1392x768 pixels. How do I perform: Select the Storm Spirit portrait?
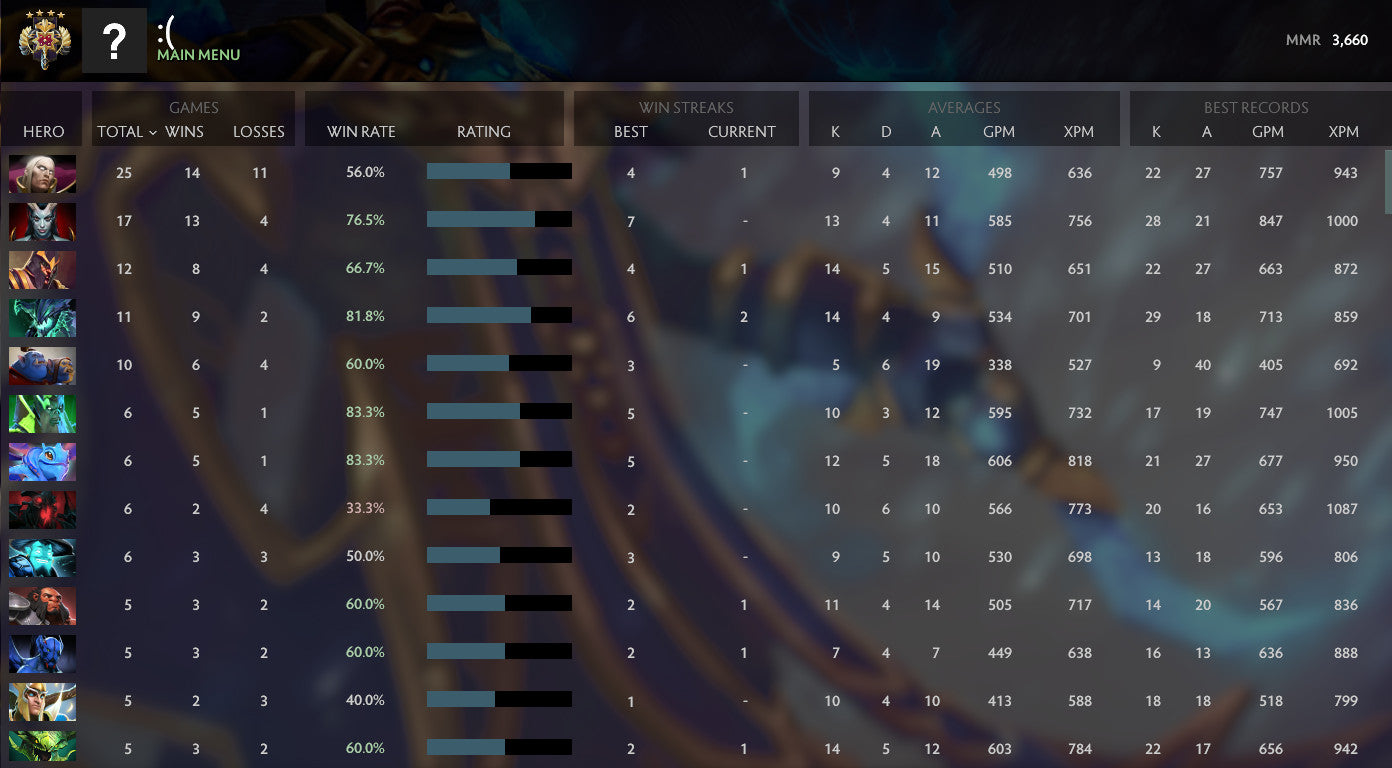tap(42, 557)
